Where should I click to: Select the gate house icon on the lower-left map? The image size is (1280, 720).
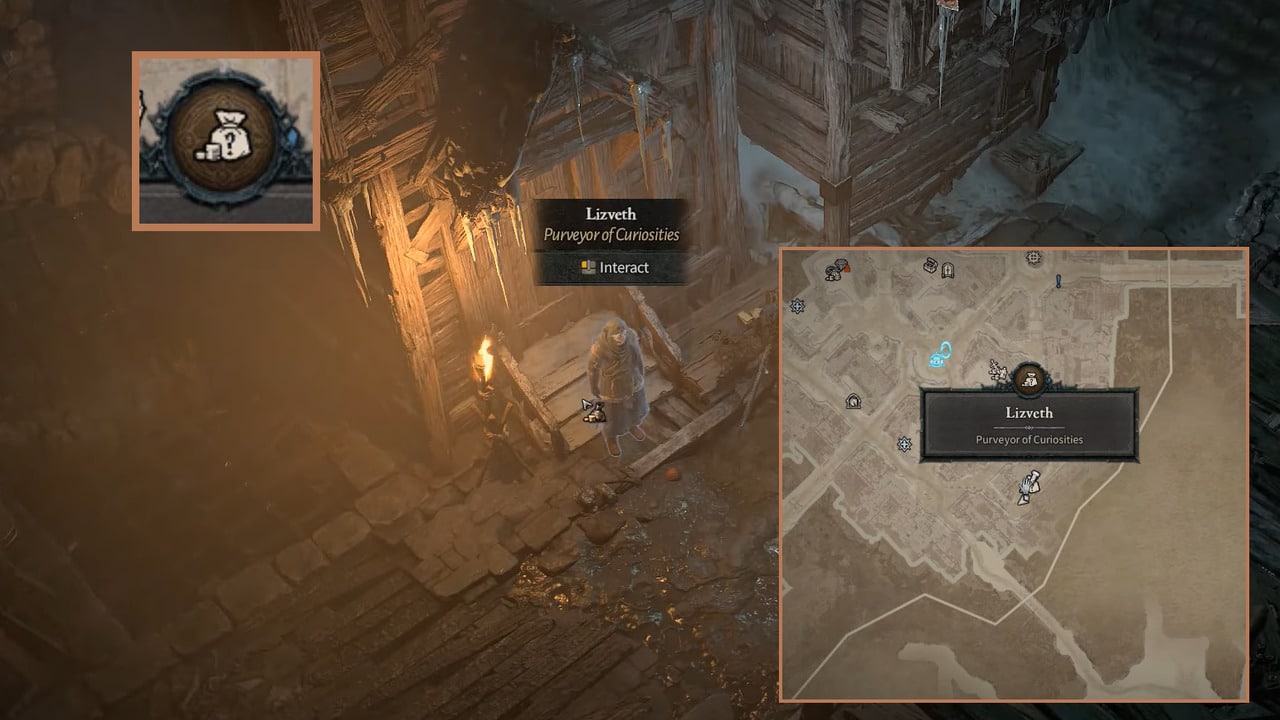point(853,402)
